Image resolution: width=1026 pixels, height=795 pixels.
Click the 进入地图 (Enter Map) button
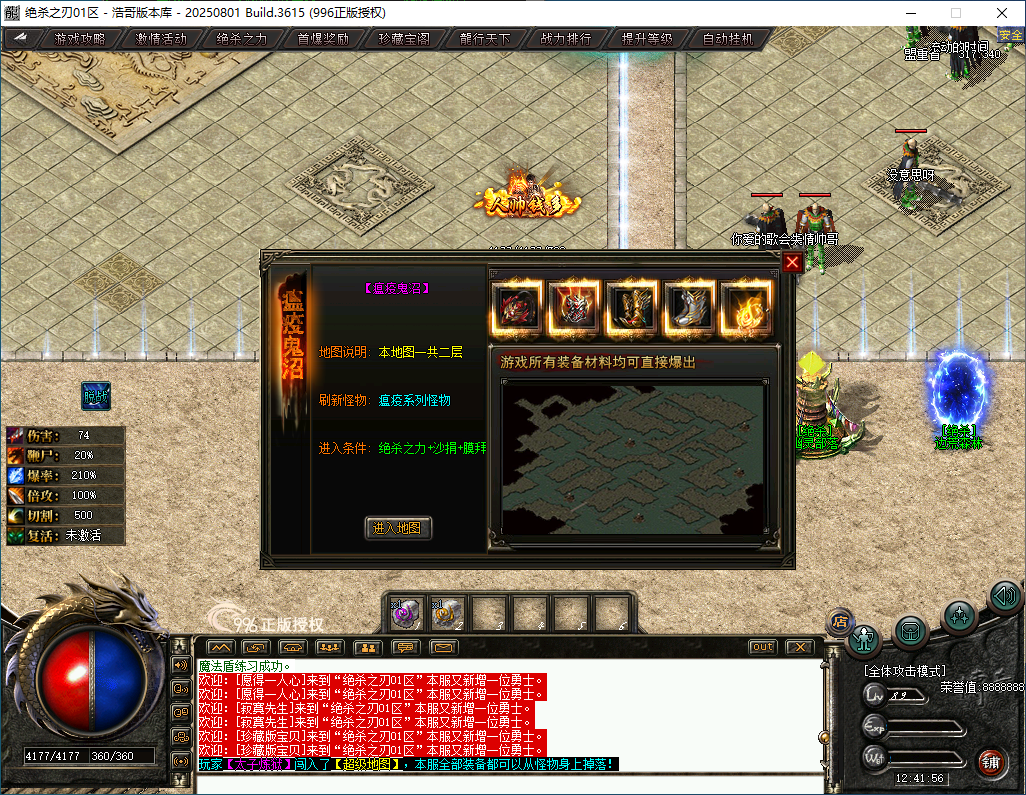pos(398,528)
